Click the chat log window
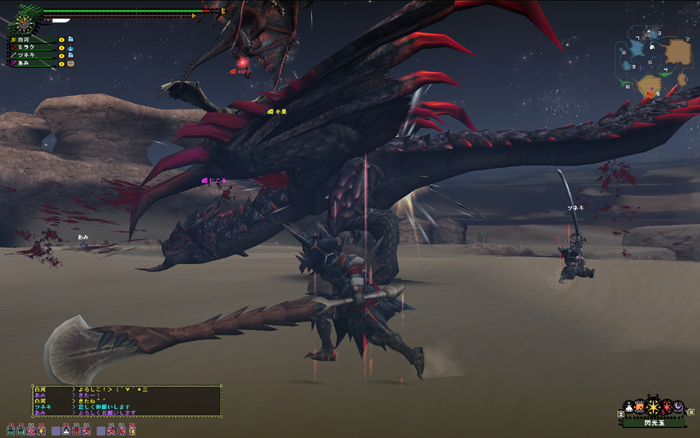The image size is (700, 438). coord(126,401)
